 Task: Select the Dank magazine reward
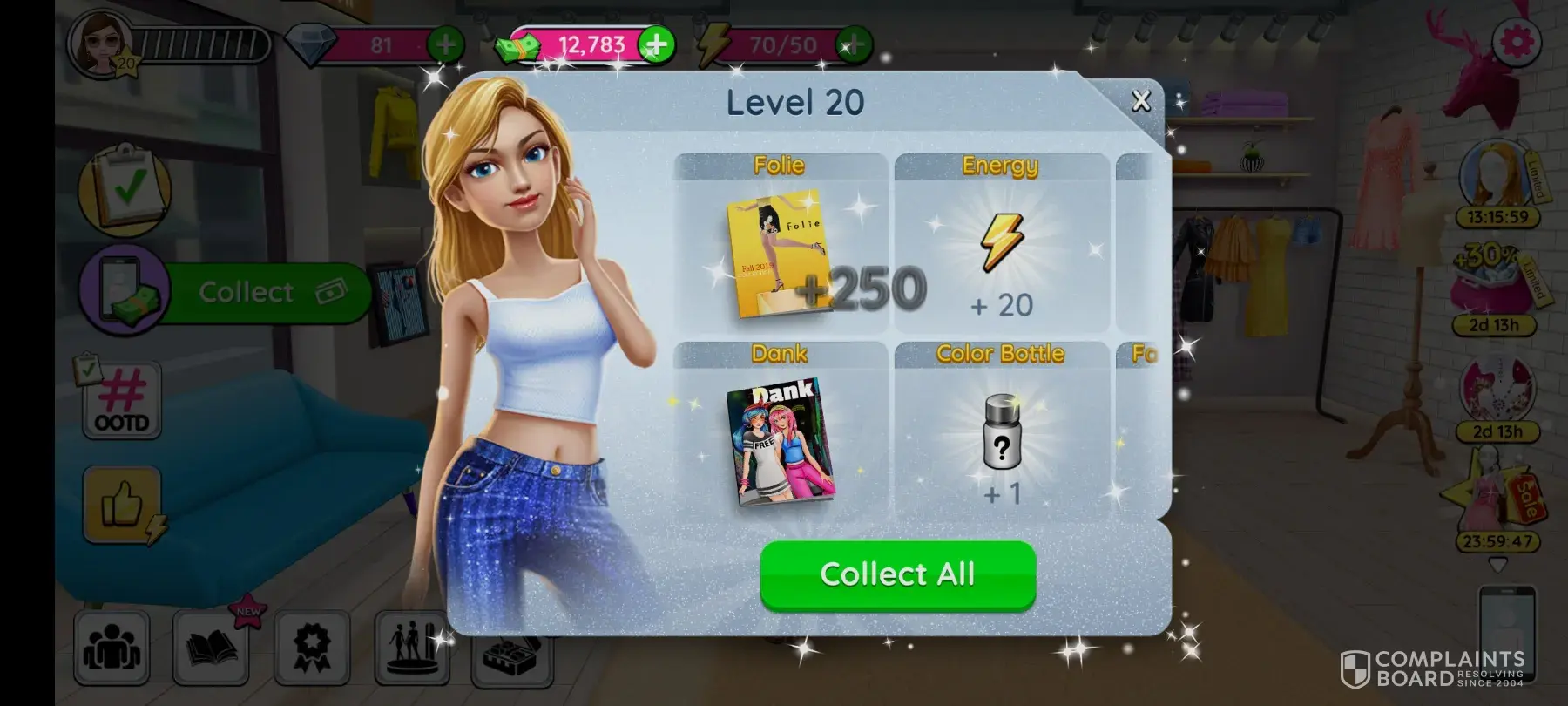[779, 440]
